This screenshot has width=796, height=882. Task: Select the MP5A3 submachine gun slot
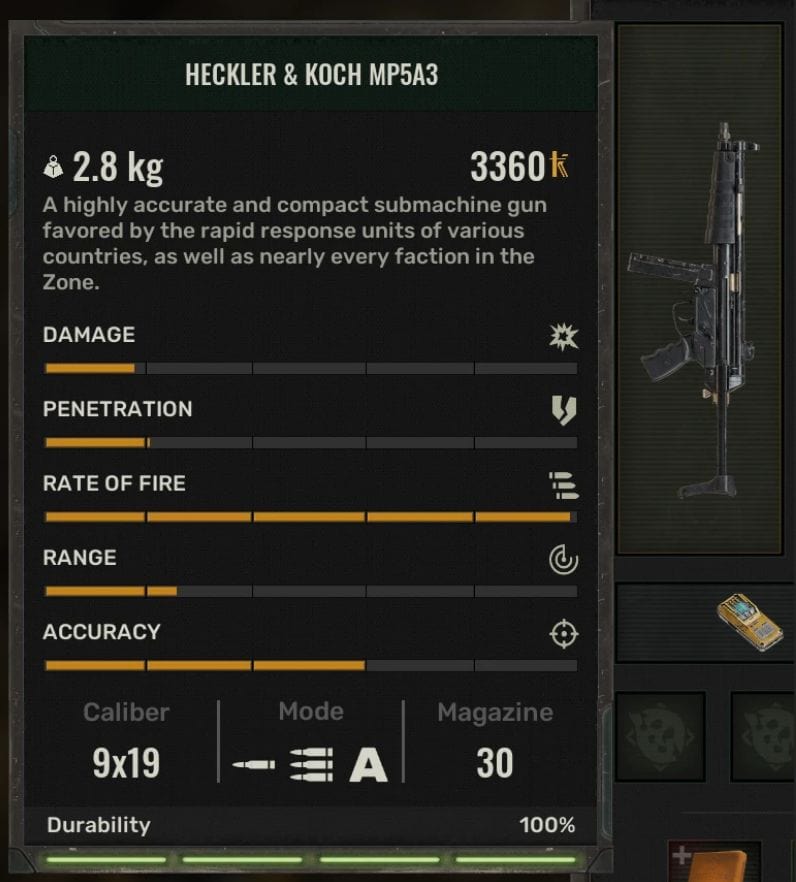[x=700, y=290]
